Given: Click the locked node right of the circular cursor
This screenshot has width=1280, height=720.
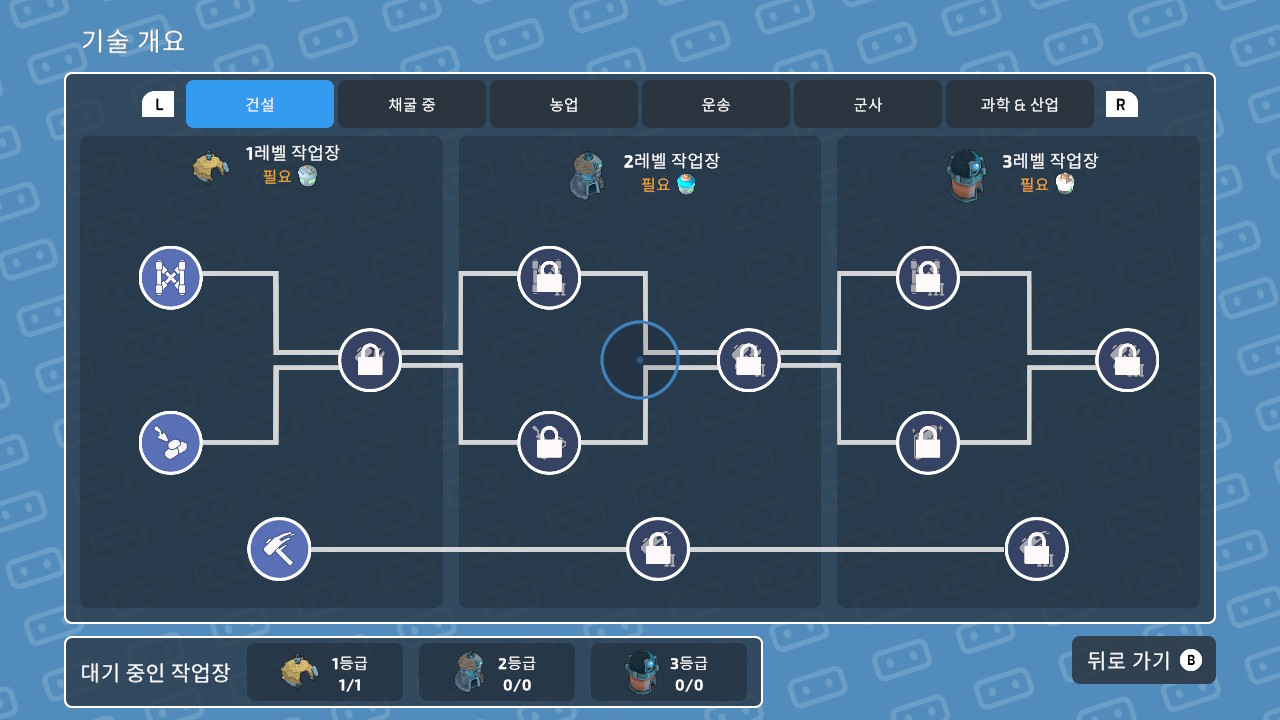Looking at the screenshot, I should (748, 360).
